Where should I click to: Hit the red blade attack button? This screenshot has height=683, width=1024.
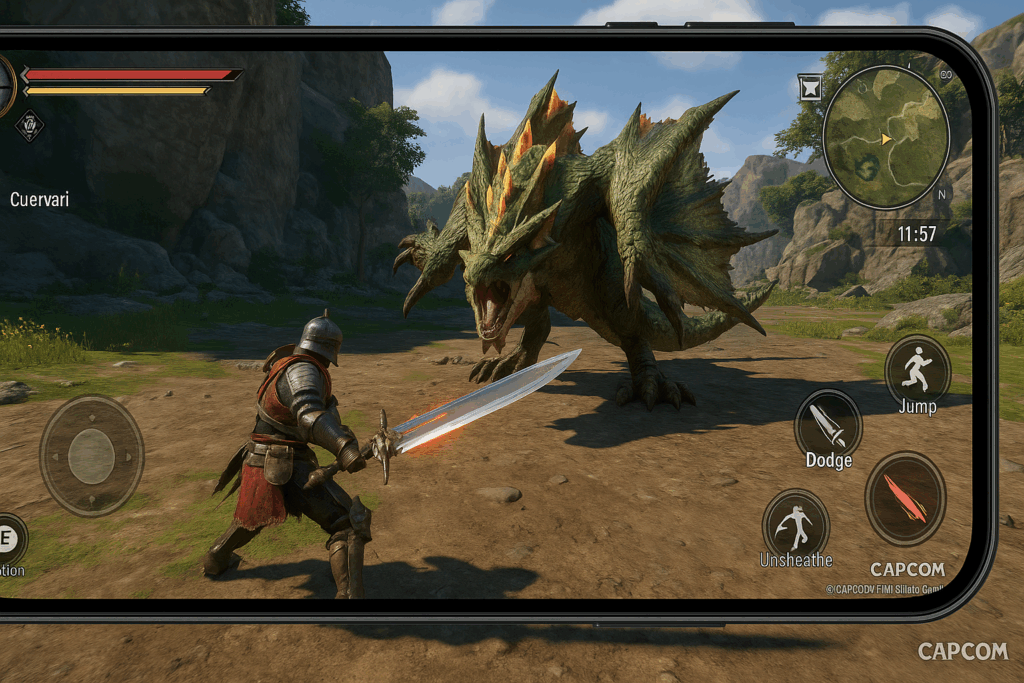click(x=905, y=498)
